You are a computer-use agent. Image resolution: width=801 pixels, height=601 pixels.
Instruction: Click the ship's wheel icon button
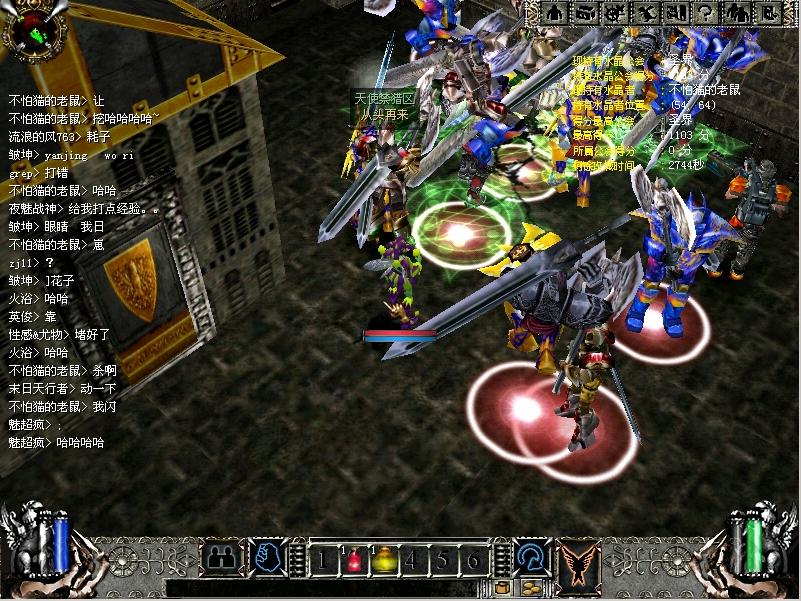pyautogui.click(x=615, y=13)
